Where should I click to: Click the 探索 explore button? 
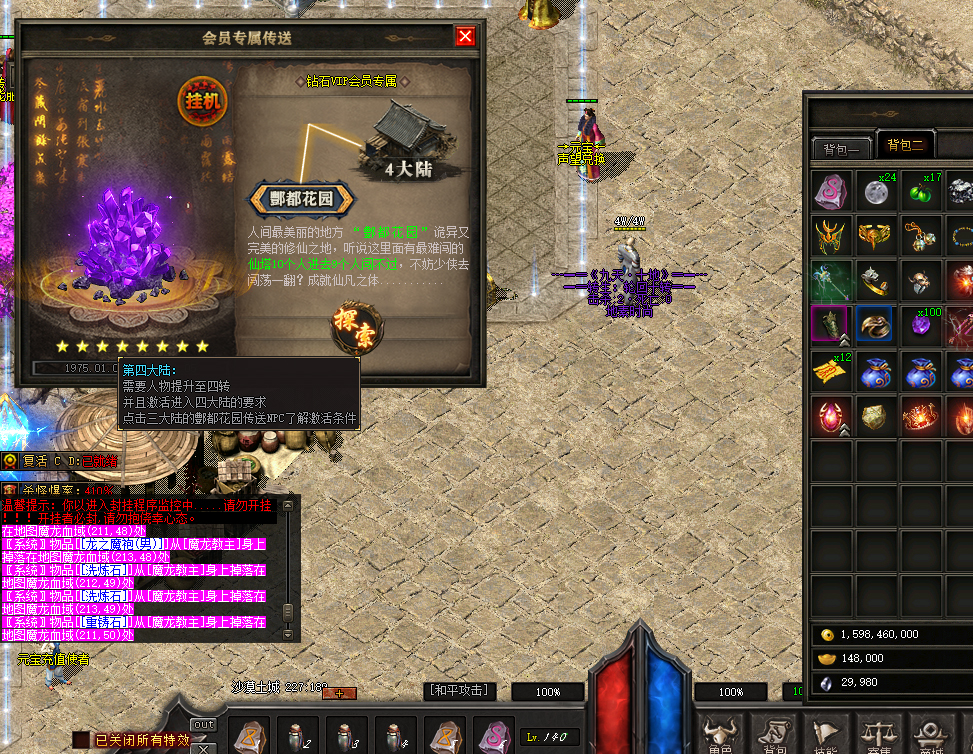click(355, 325)
